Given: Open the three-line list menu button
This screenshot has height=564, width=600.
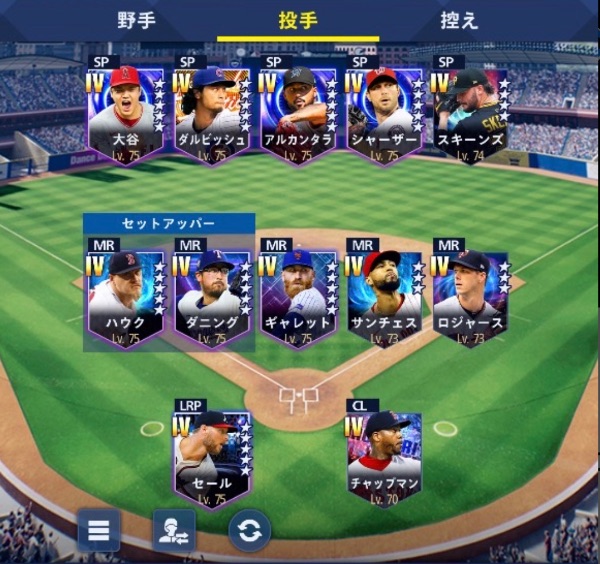Looking at the screenshot, I should (x=99, y=530).
